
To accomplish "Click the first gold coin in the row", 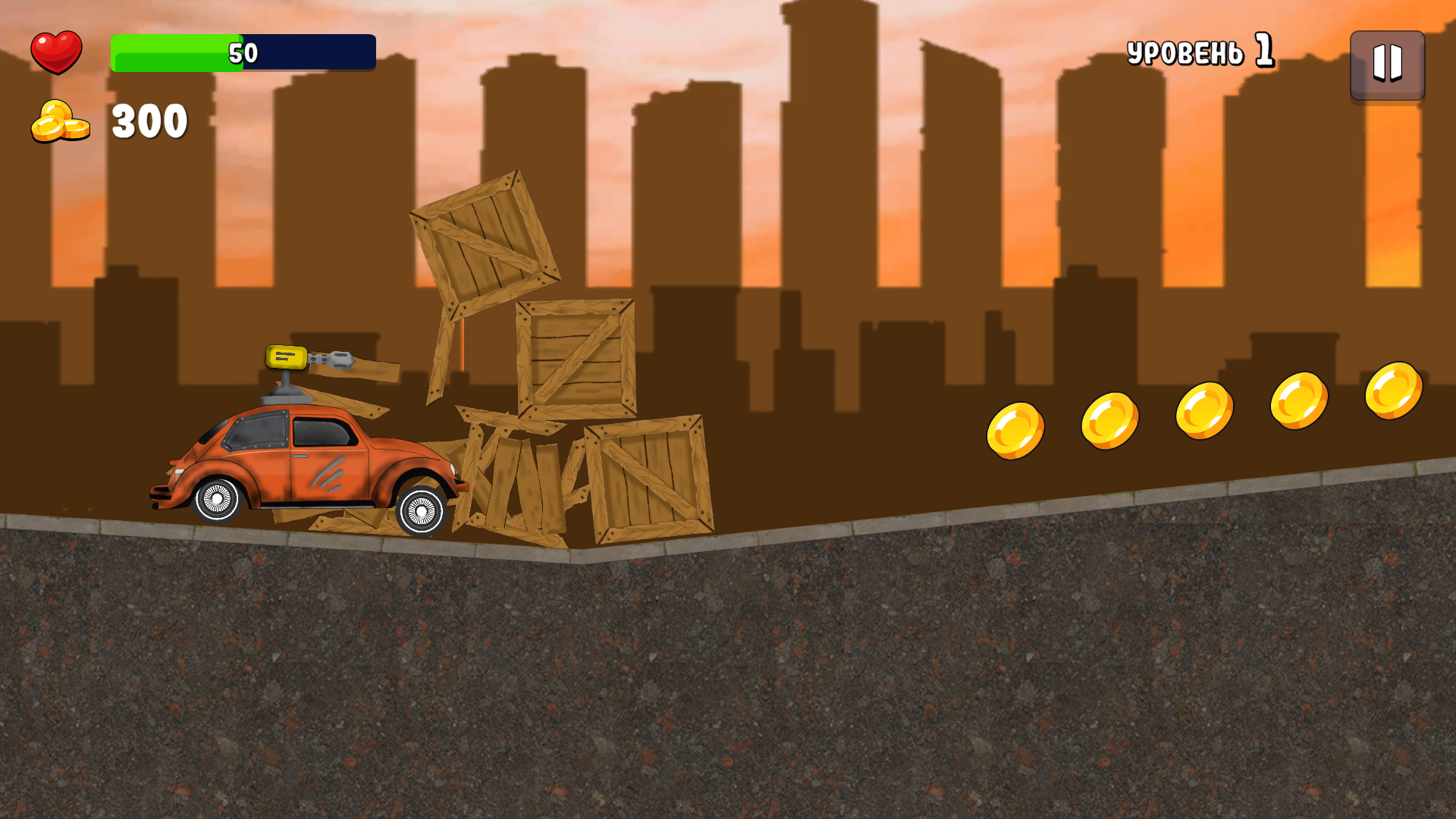I will point(1015,428).
